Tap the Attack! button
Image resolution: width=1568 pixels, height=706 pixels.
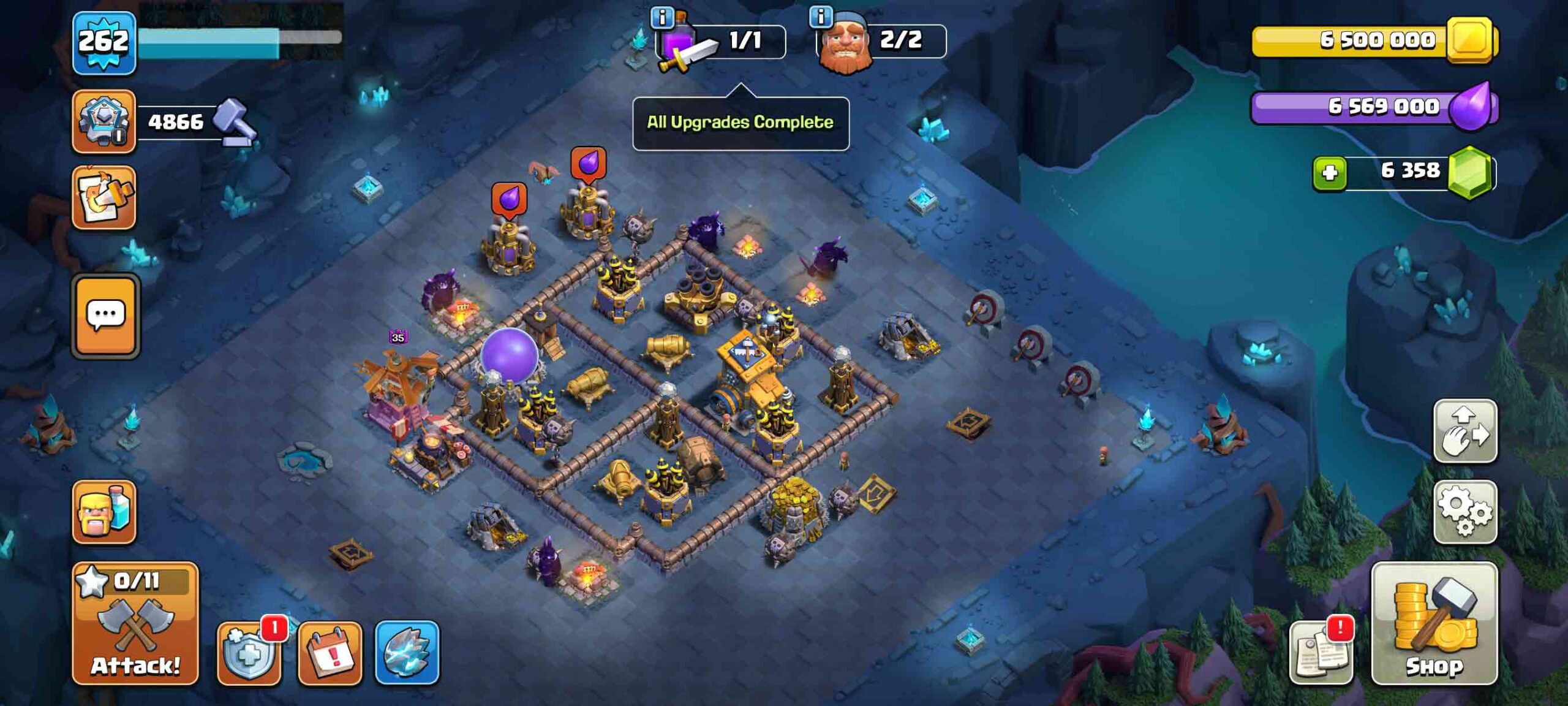coord(135,624)
